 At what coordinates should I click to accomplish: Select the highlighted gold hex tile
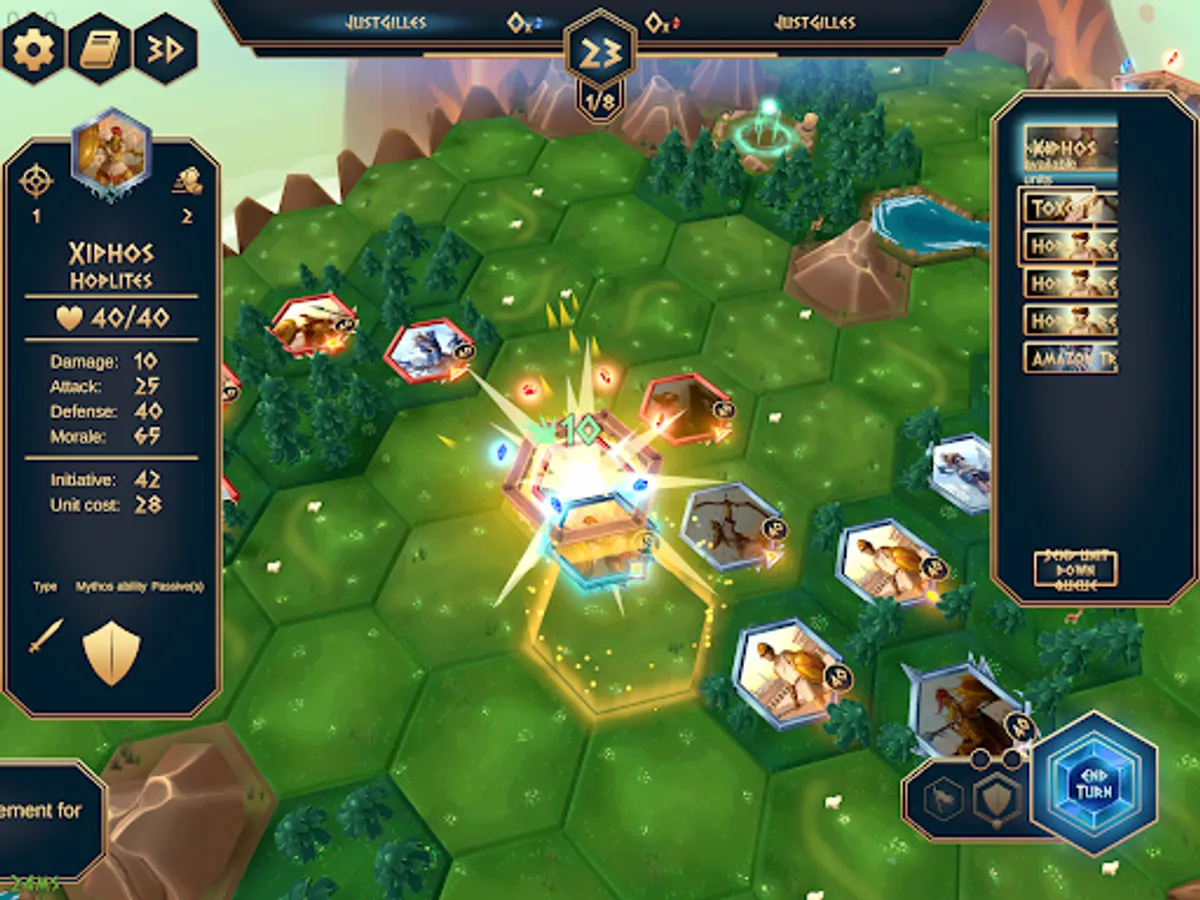point(618,642)
